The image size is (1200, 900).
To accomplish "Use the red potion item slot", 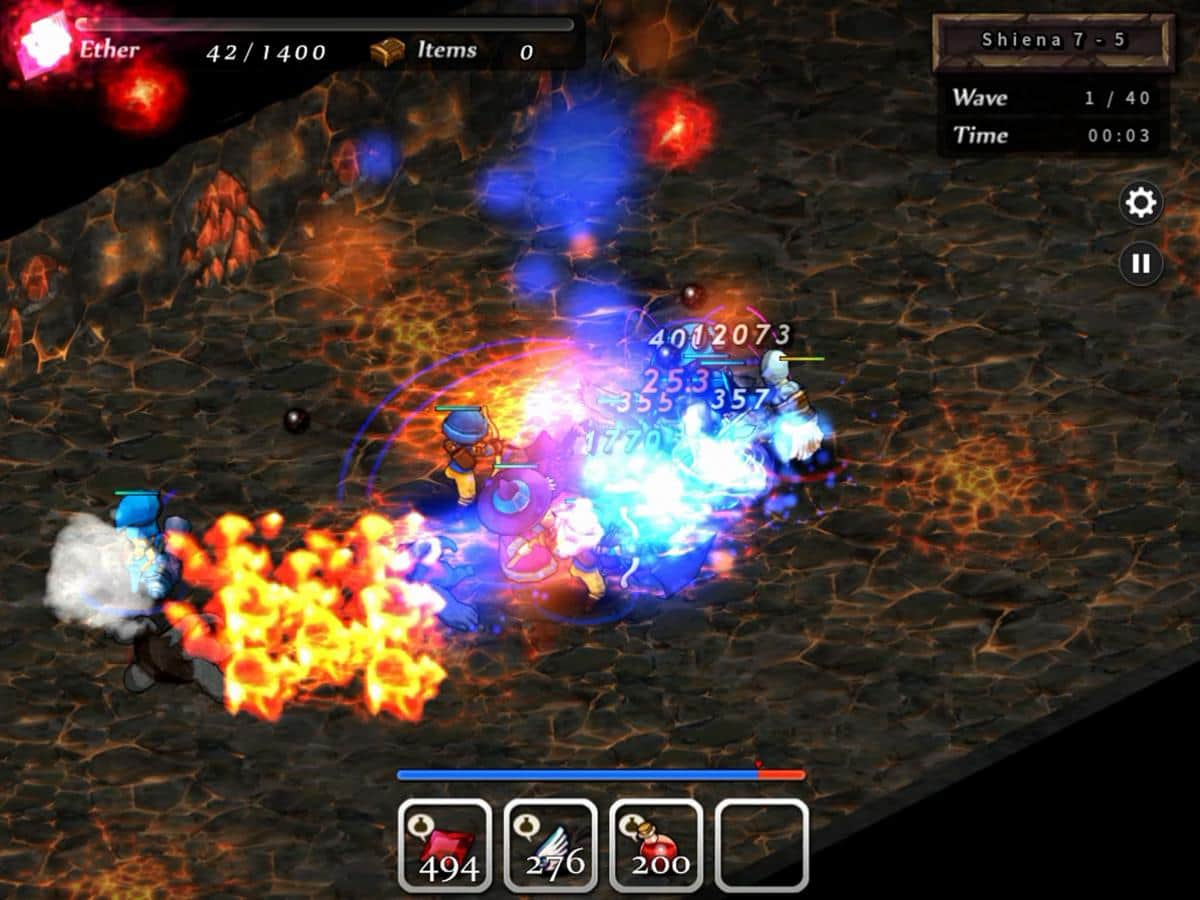I will (656, 845).
